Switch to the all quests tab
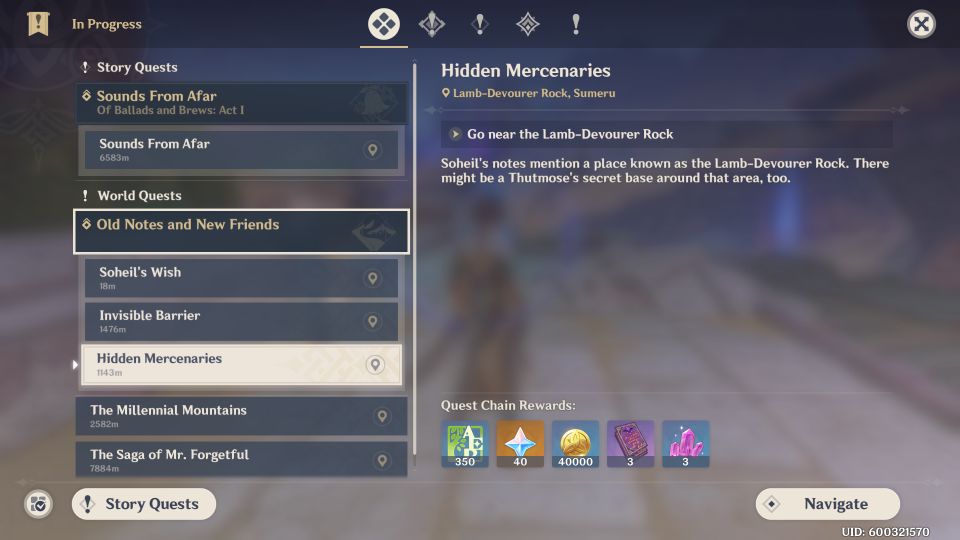 [384, 24]
